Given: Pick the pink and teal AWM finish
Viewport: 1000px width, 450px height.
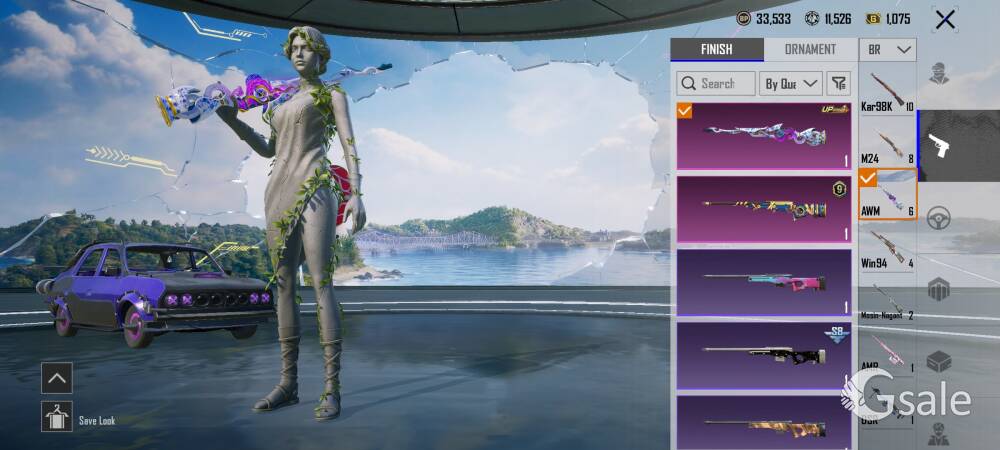Looking at the screenshot, I should pos(764,282).
